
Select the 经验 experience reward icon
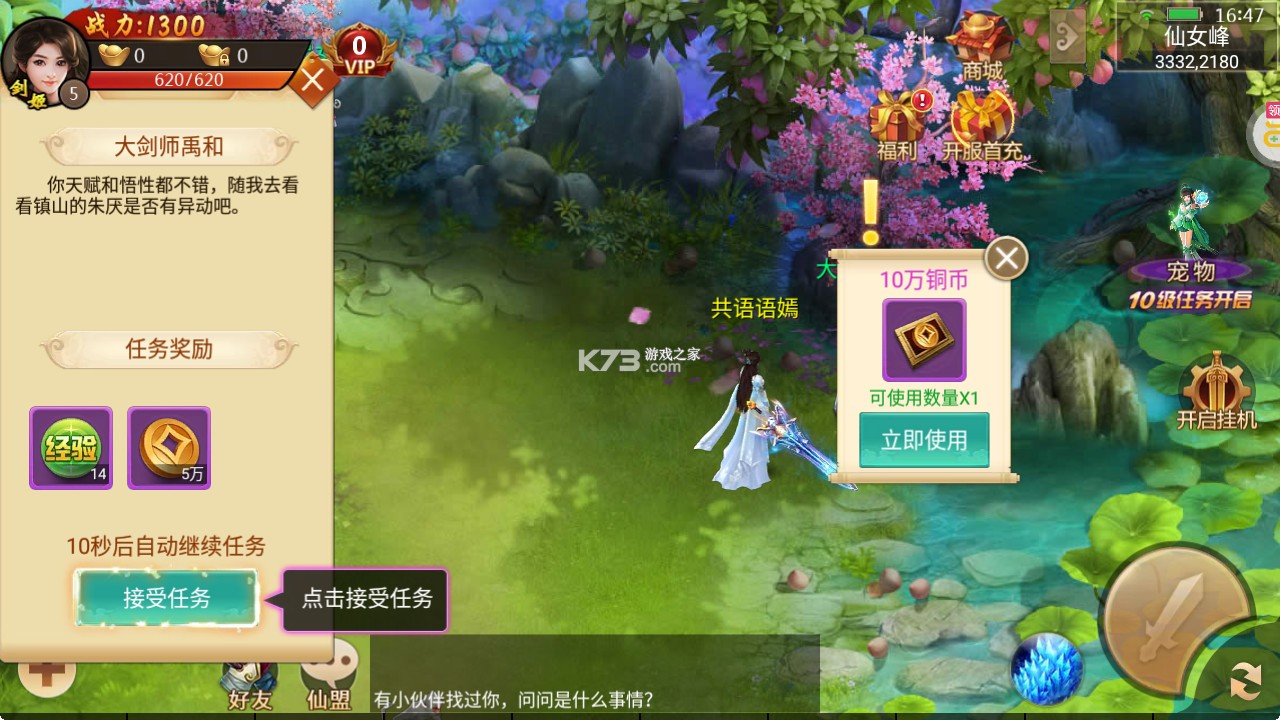point(70,447)
